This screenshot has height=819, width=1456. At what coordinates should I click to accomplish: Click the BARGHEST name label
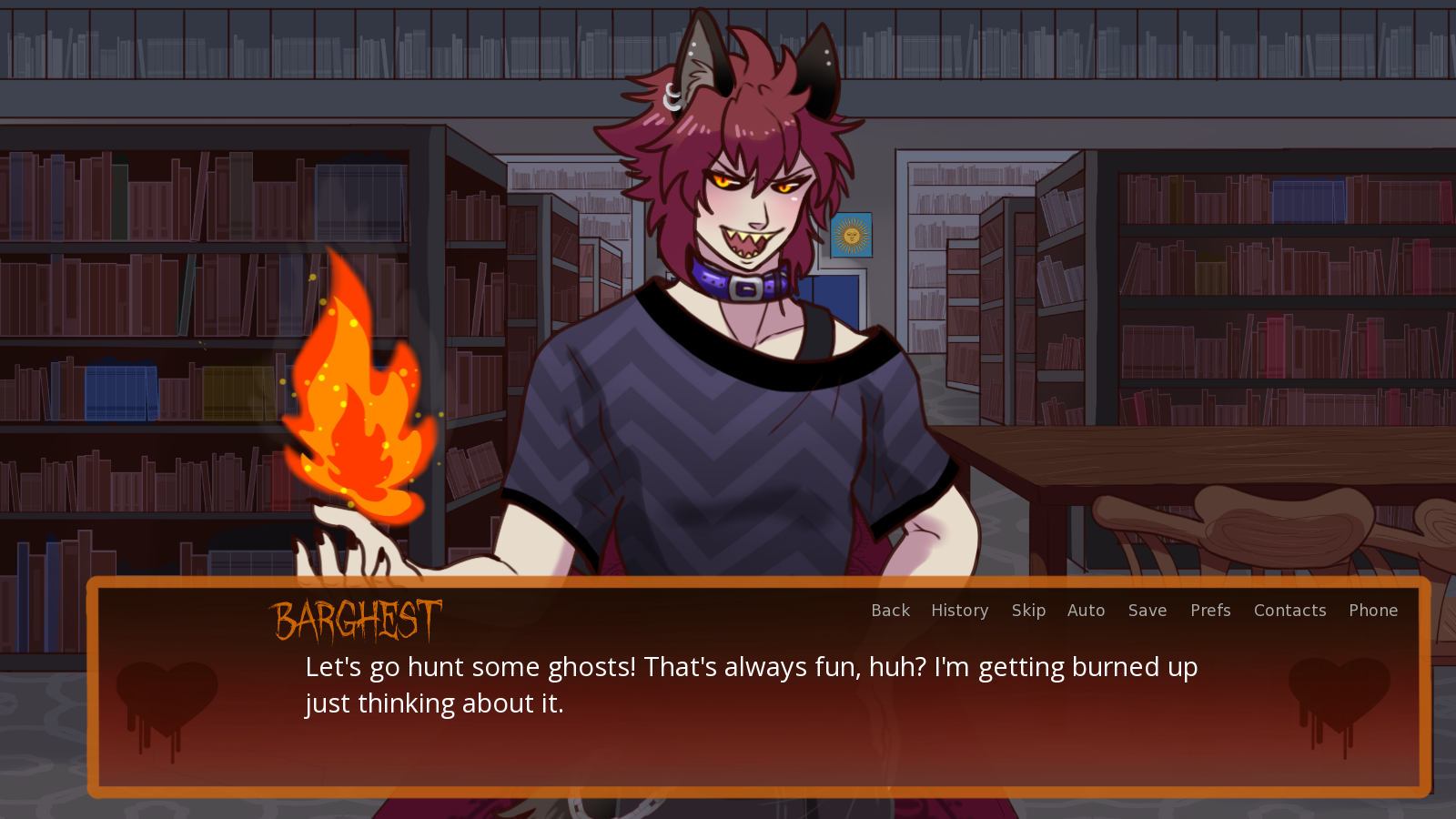tap(357, 620)
